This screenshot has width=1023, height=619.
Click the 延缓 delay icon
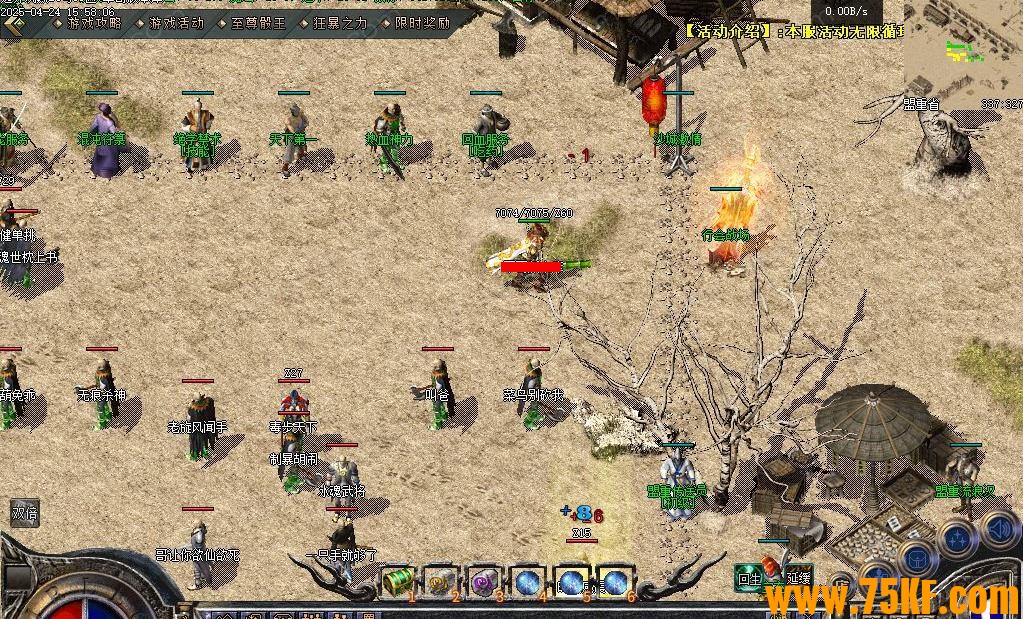797,577
